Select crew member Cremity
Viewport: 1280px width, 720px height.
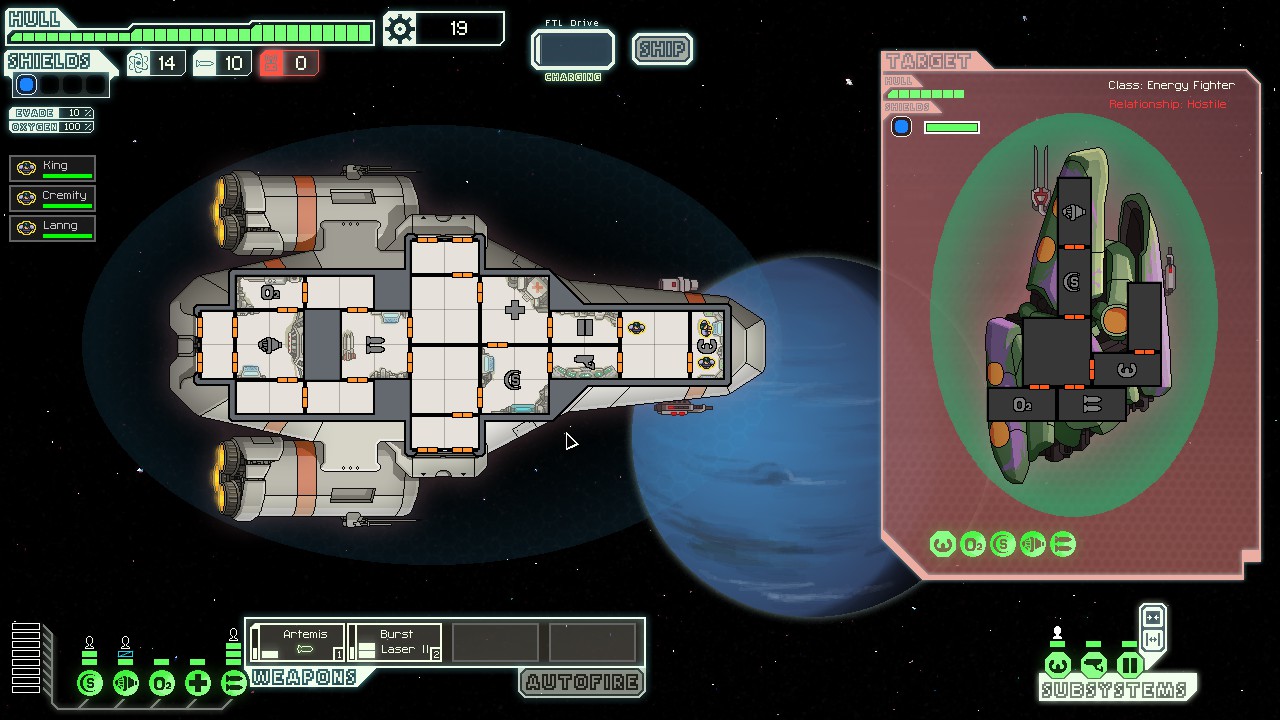pyautogui.click(x=53, y=198)
